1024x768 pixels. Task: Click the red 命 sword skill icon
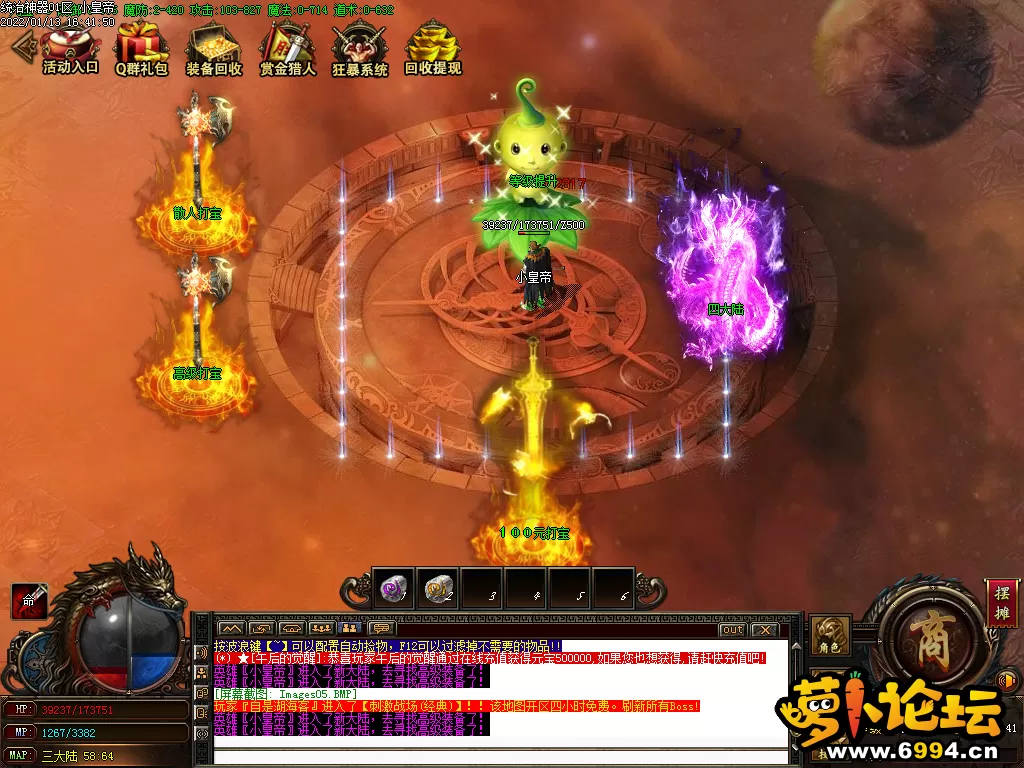(x=29, y=600)
